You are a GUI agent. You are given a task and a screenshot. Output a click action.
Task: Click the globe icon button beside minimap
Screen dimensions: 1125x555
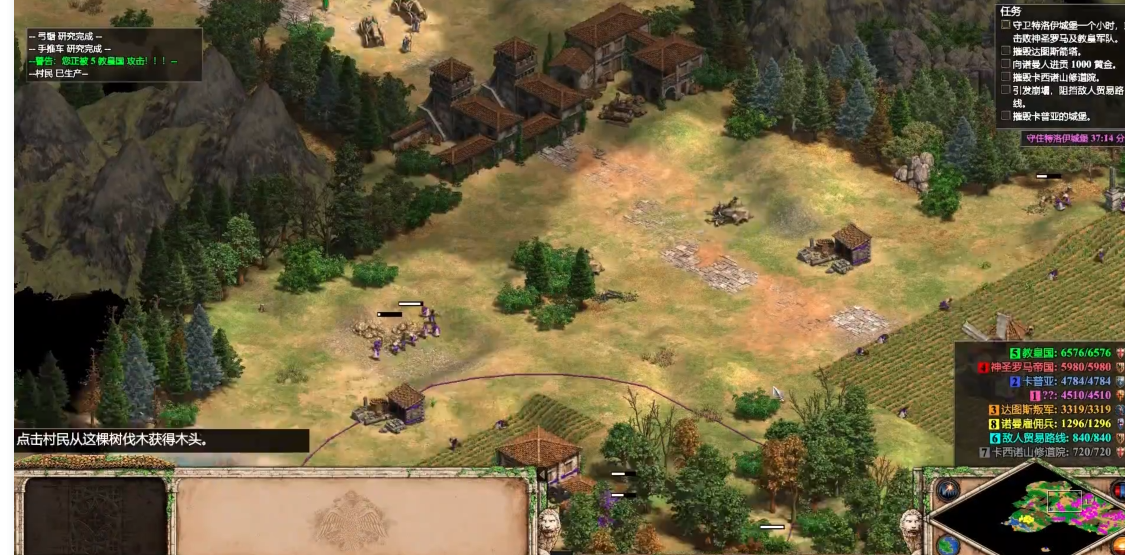tap(948, 545)
